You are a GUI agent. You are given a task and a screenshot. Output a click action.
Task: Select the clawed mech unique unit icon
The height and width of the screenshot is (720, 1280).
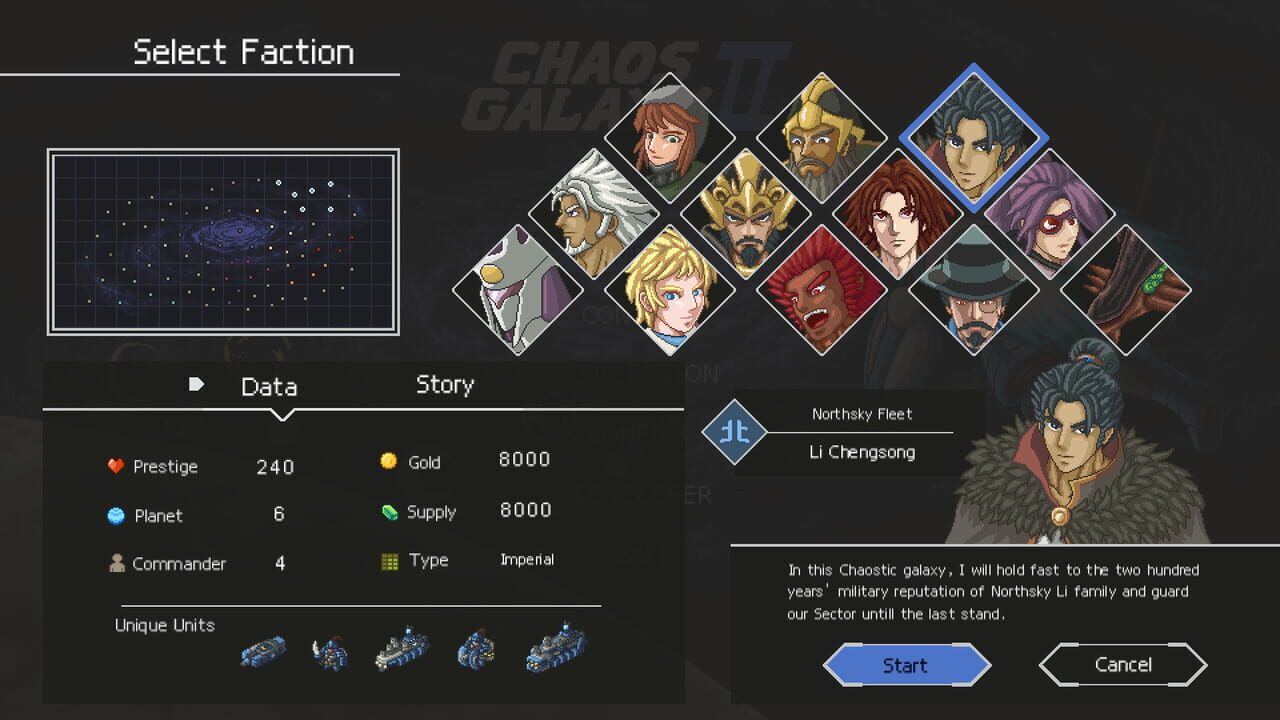point(330,651)
